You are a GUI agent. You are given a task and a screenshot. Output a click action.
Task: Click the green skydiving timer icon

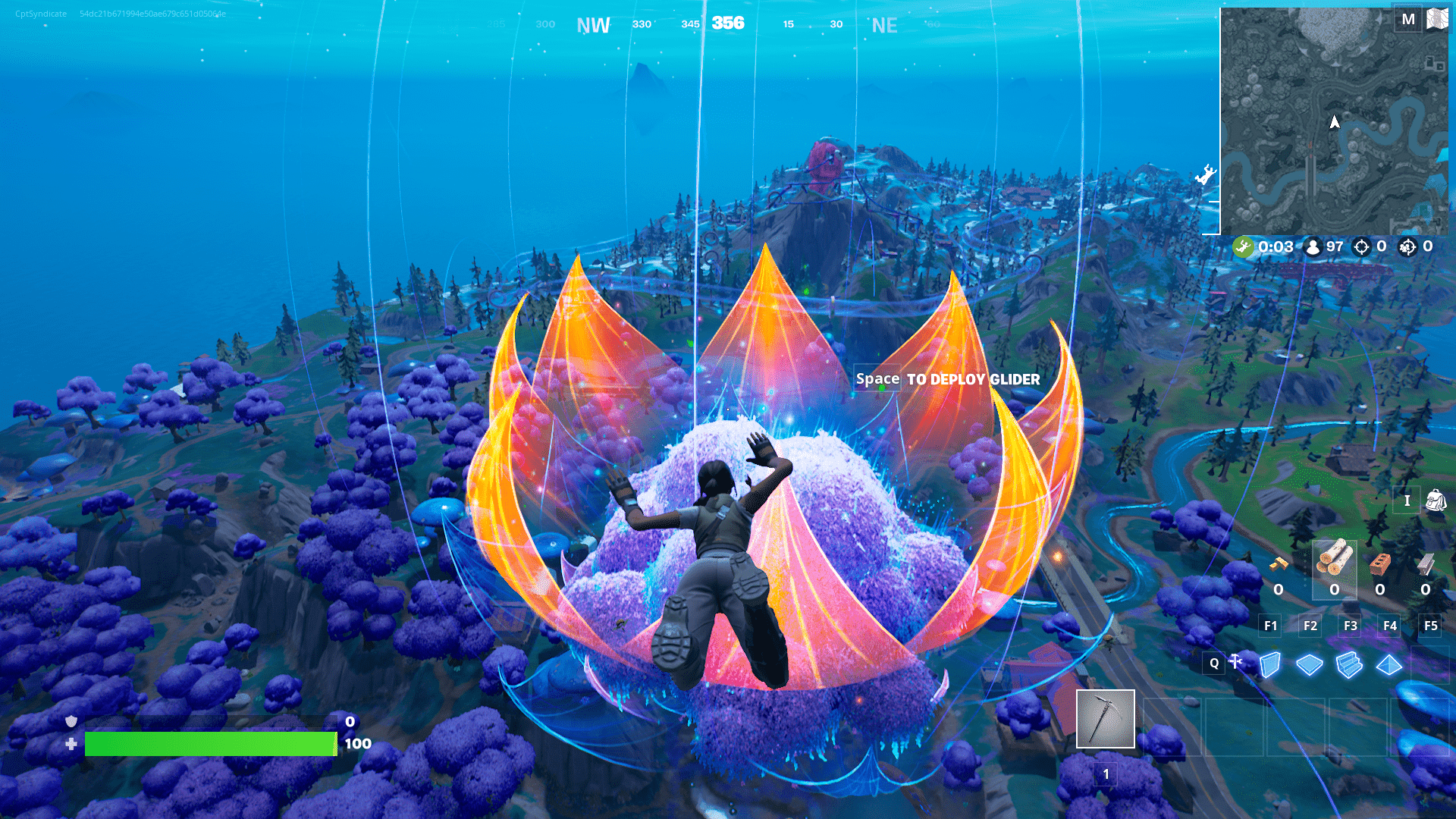(x=1244, y=246)
